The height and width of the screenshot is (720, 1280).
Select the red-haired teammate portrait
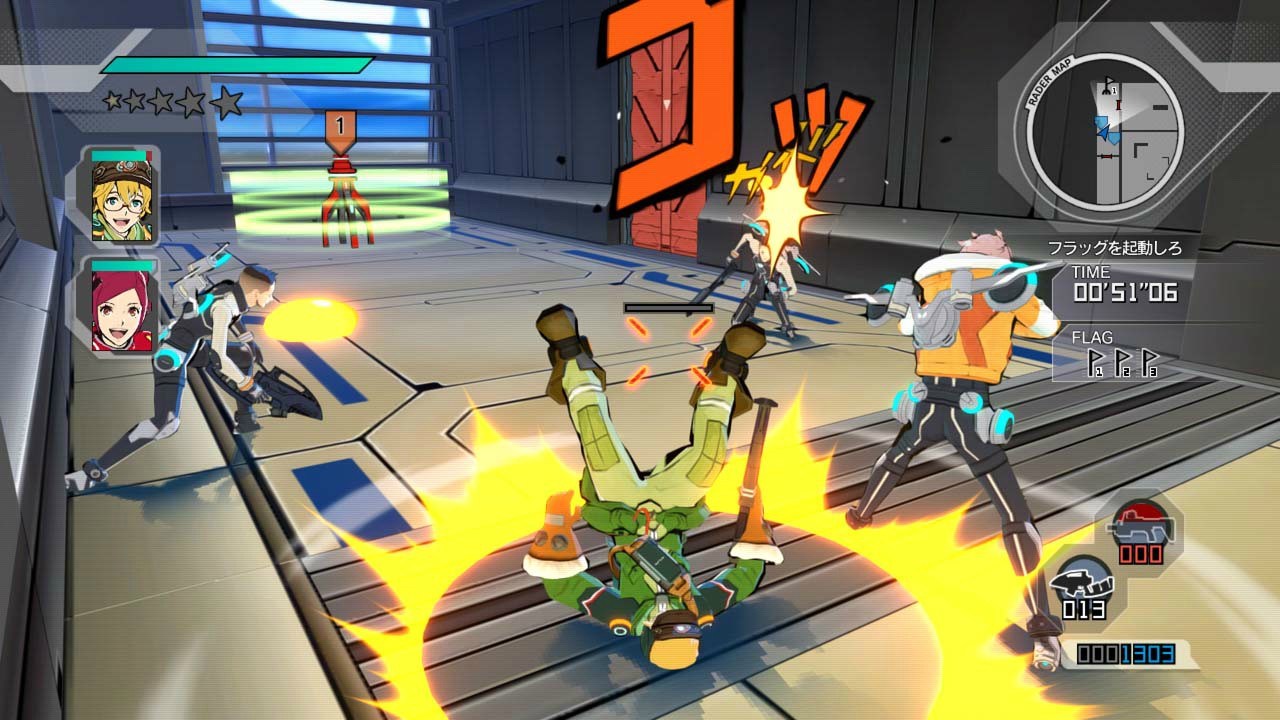pyautogui.click(x=121, y=305)
